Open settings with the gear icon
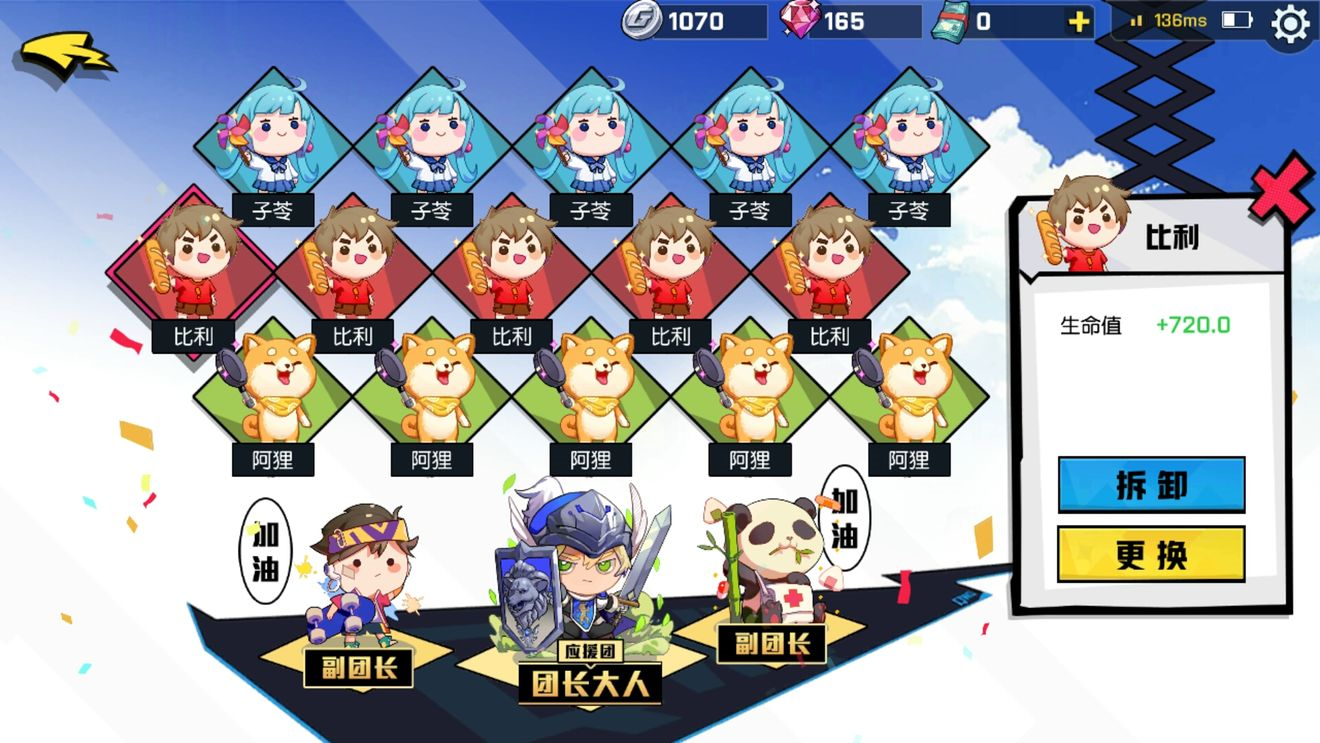 1290,24
